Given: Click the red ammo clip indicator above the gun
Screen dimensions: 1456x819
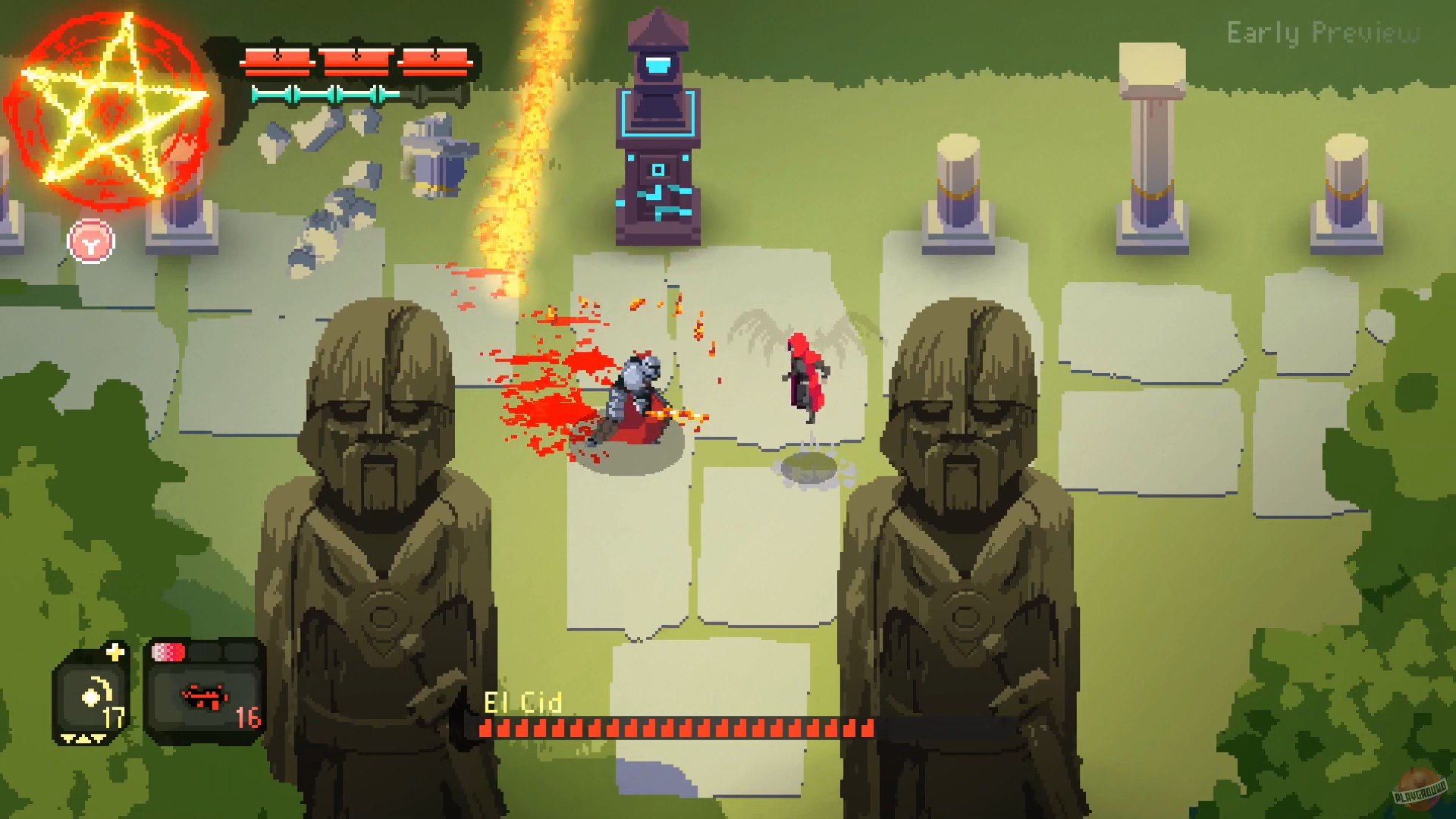Looking at the screenshot, I should click(x=168, y=652).
